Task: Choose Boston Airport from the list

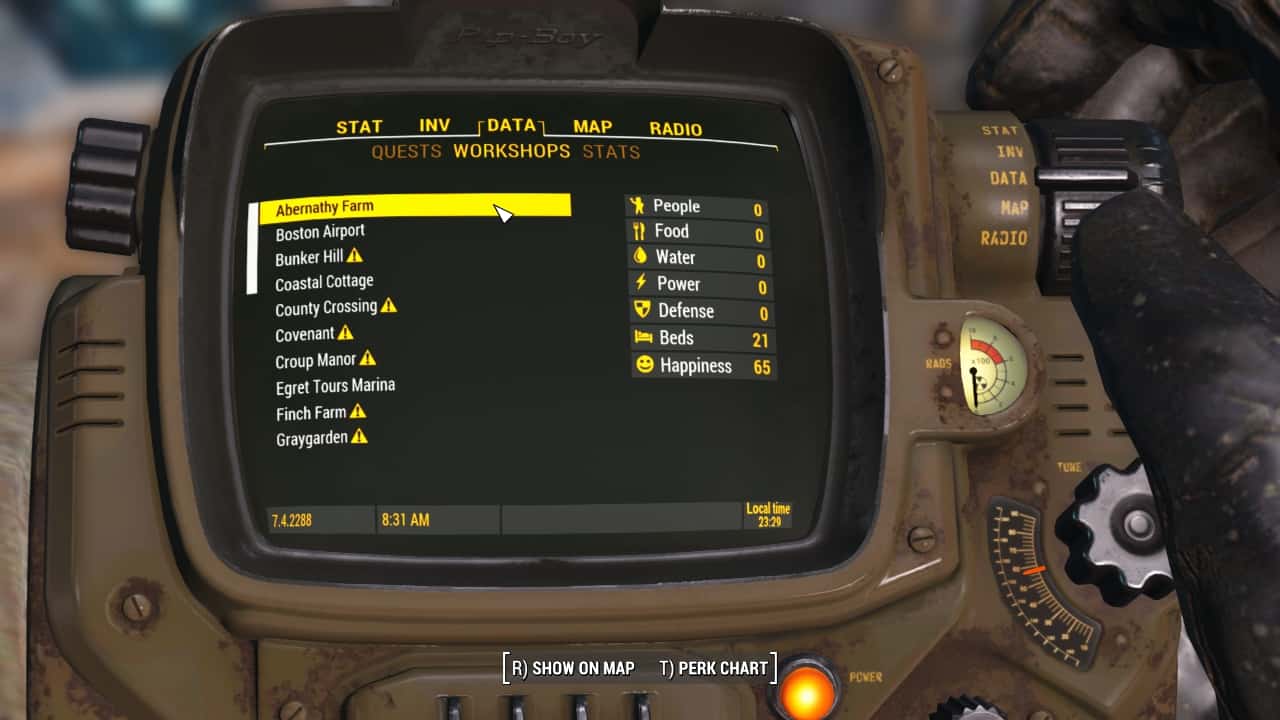Action: [320, 232]
